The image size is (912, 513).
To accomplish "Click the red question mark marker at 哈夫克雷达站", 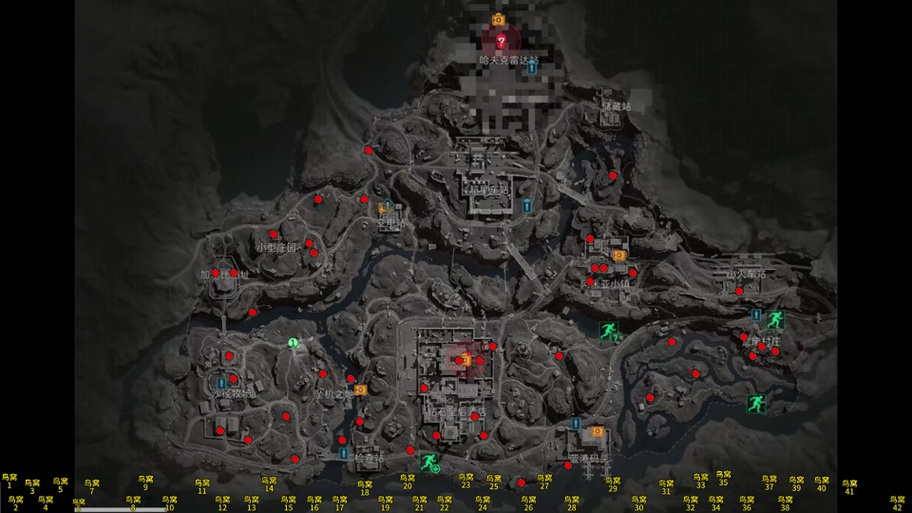I will tap(501, 41).
